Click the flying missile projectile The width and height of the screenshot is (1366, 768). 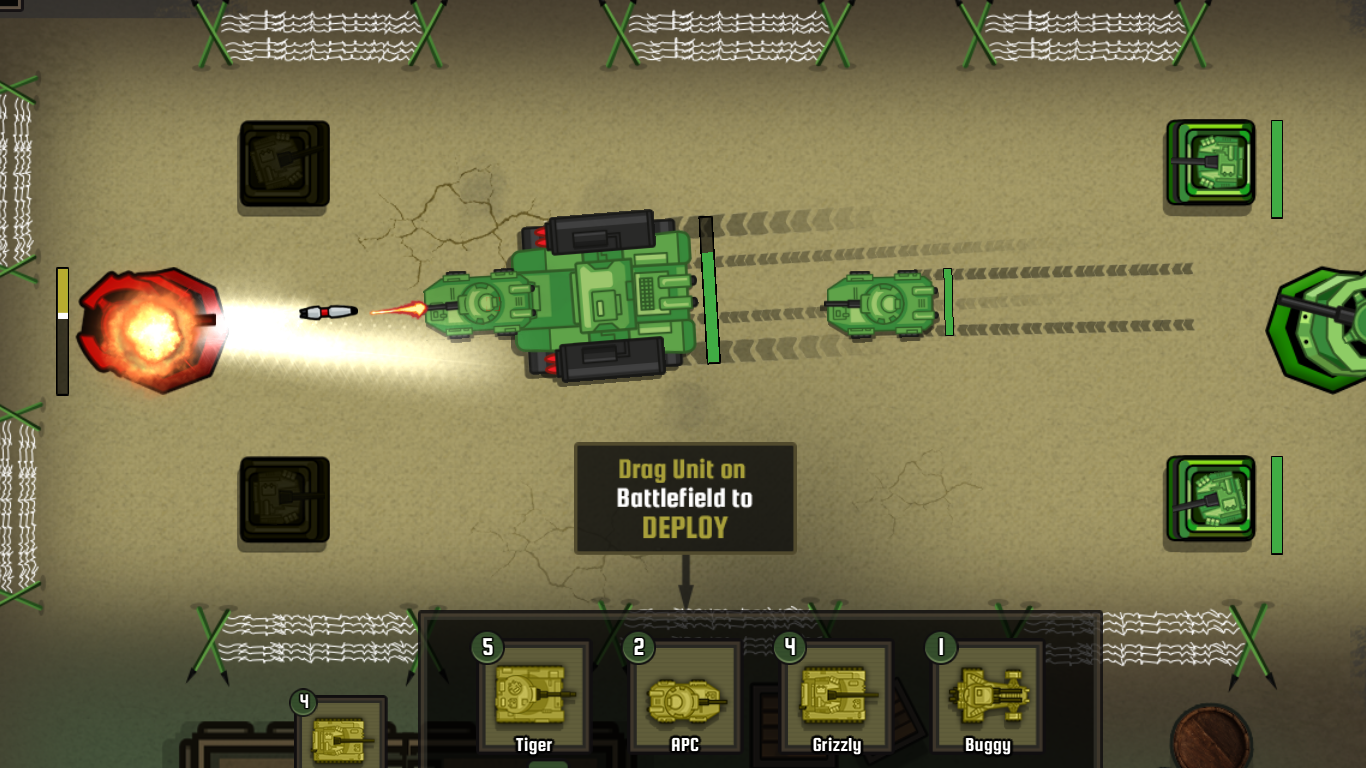330,311
